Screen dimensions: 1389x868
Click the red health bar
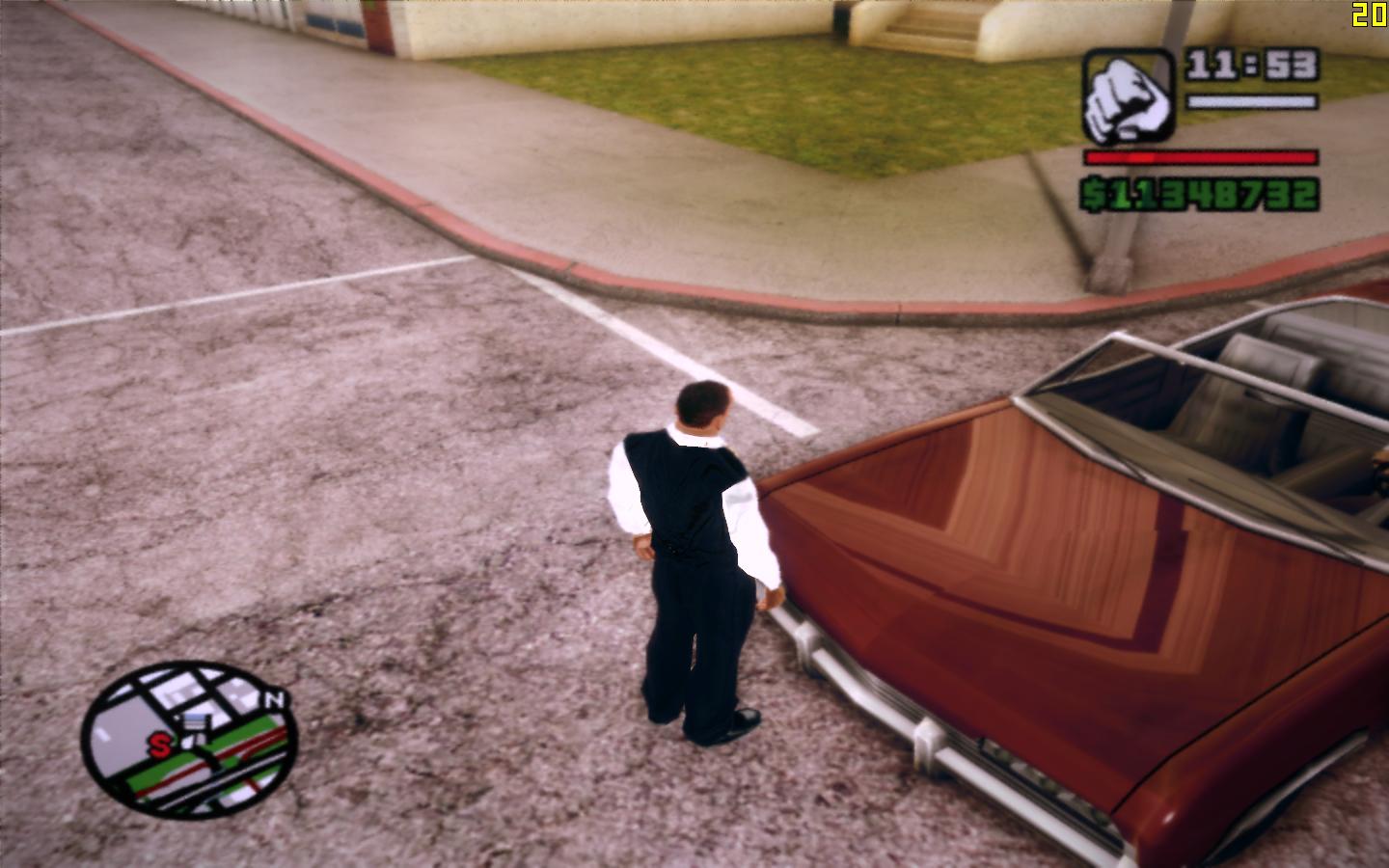pos(1201,157)
